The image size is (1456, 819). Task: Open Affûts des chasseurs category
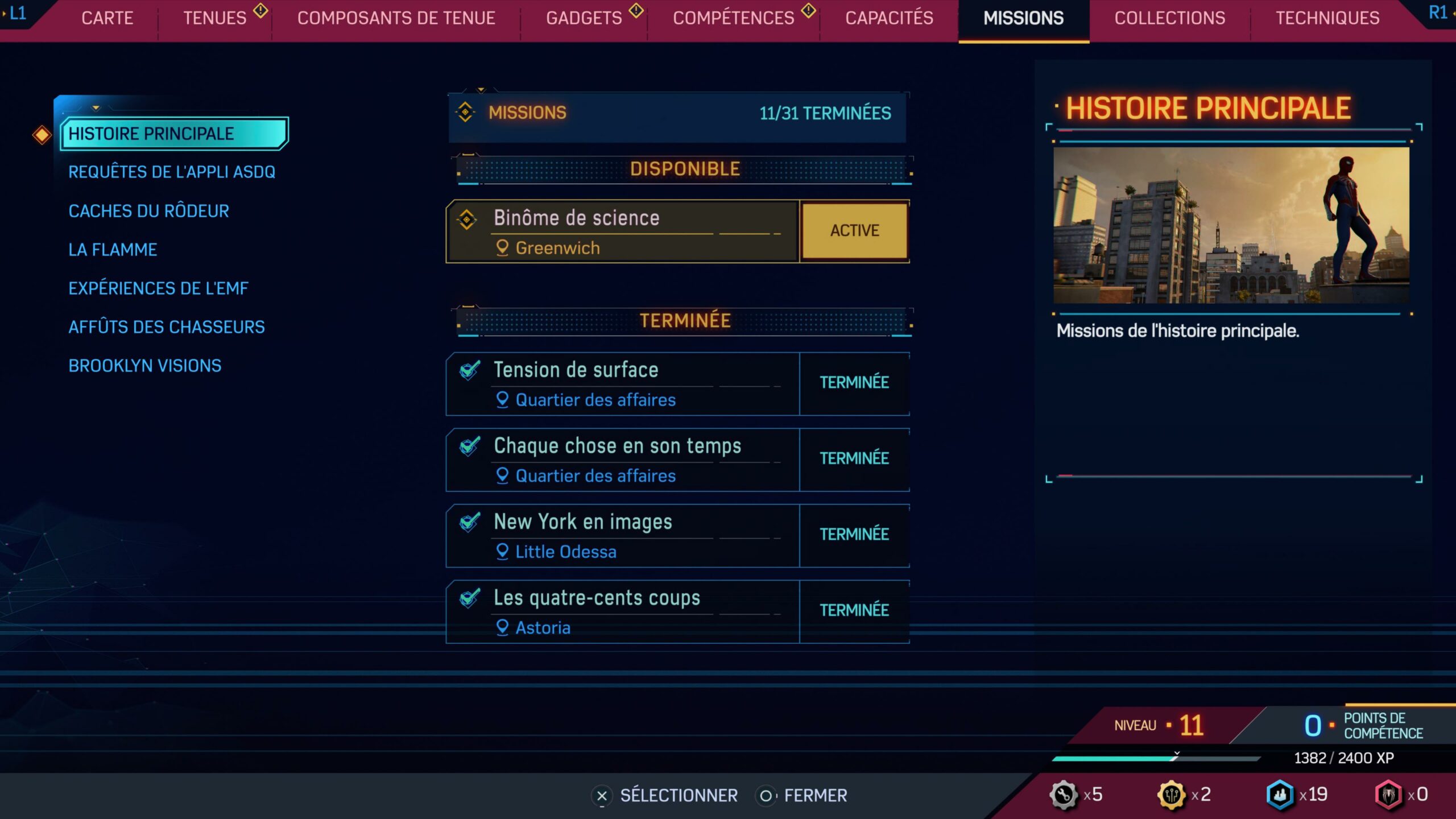point(166,327)
